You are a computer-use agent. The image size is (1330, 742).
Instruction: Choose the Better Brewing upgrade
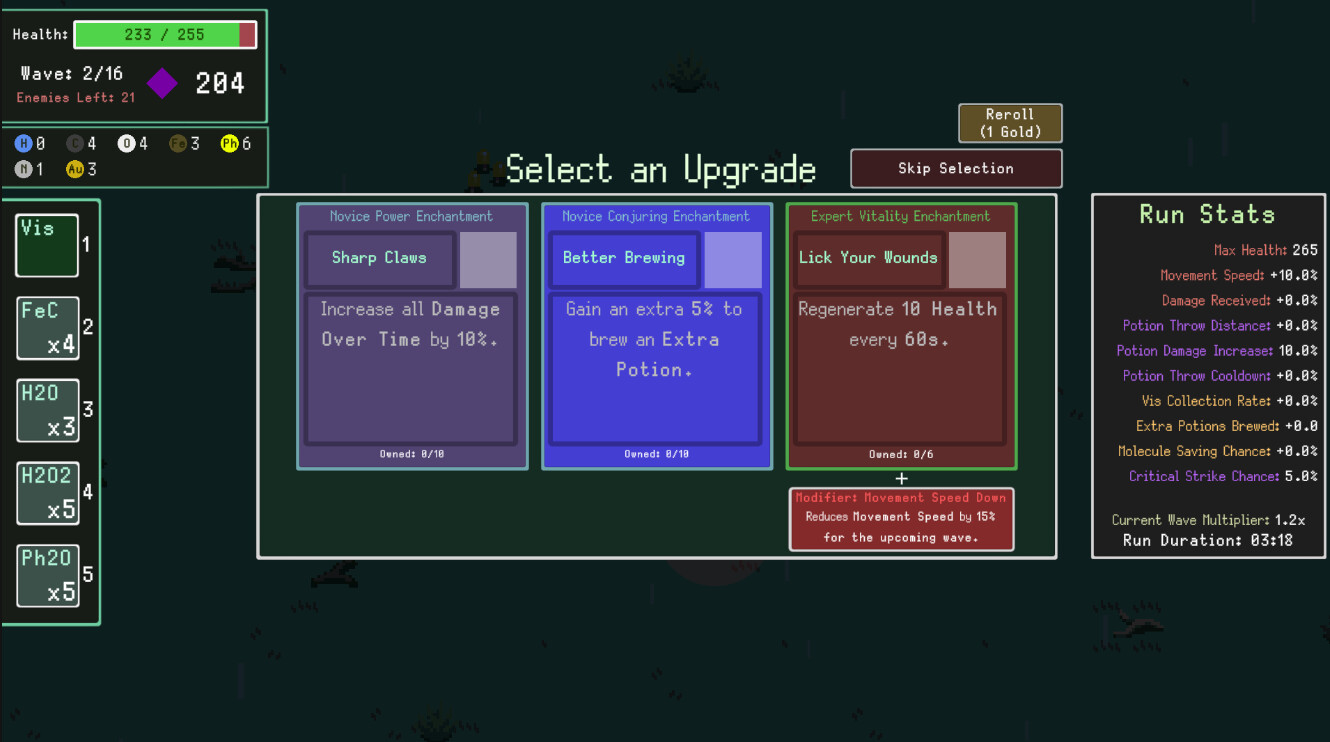pyautogui.click(x=656, y=335)
